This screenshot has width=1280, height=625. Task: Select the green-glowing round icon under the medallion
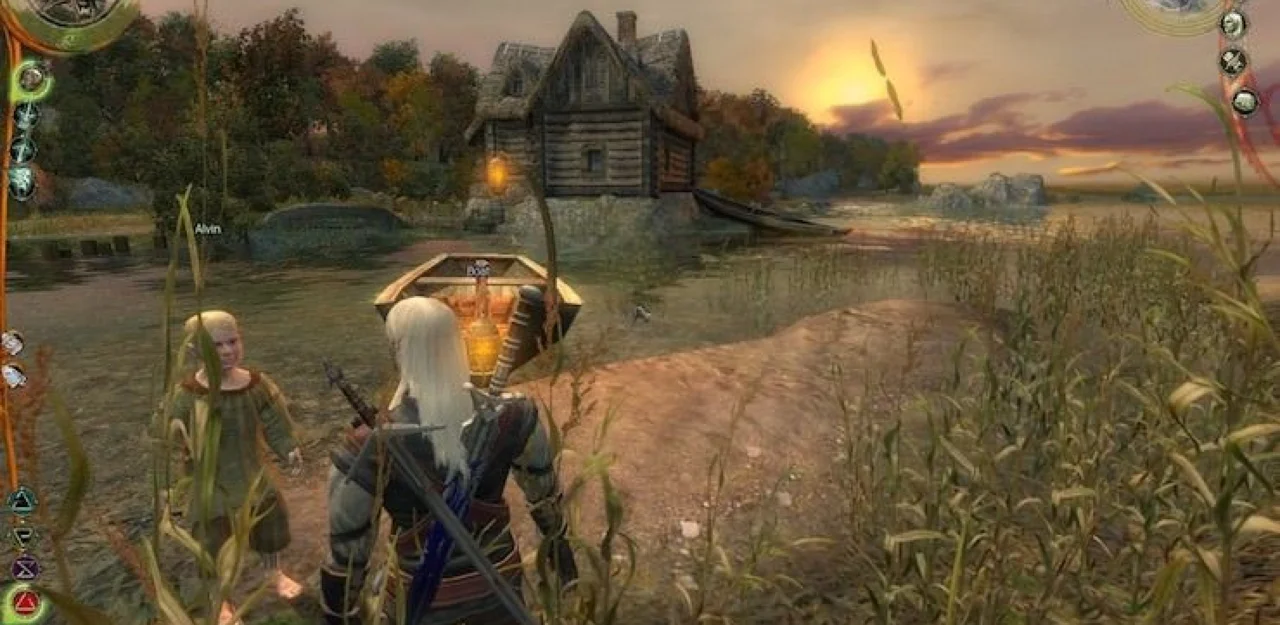[x=32, y=79]
